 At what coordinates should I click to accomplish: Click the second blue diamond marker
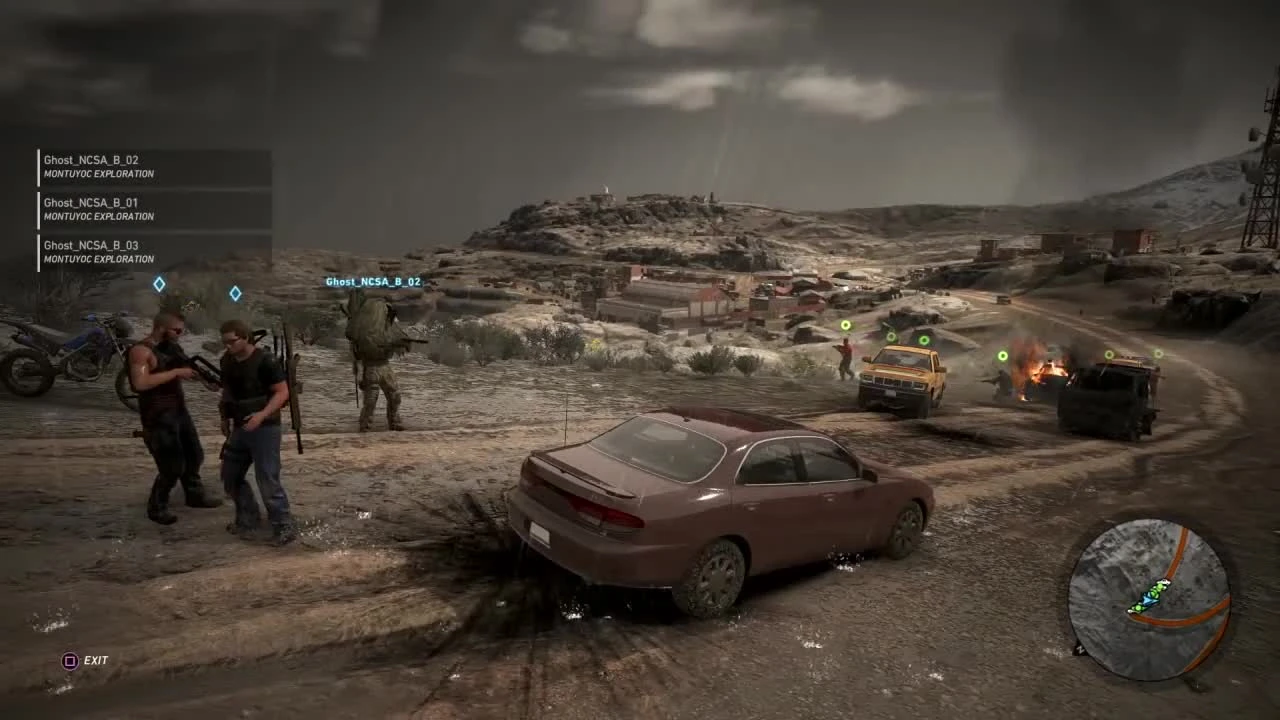point(235,293)
